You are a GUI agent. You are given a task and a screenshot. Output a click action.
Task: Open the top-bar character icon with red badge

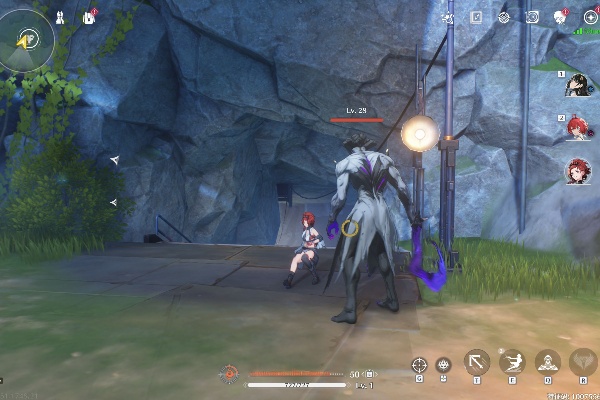coord(561,17)
